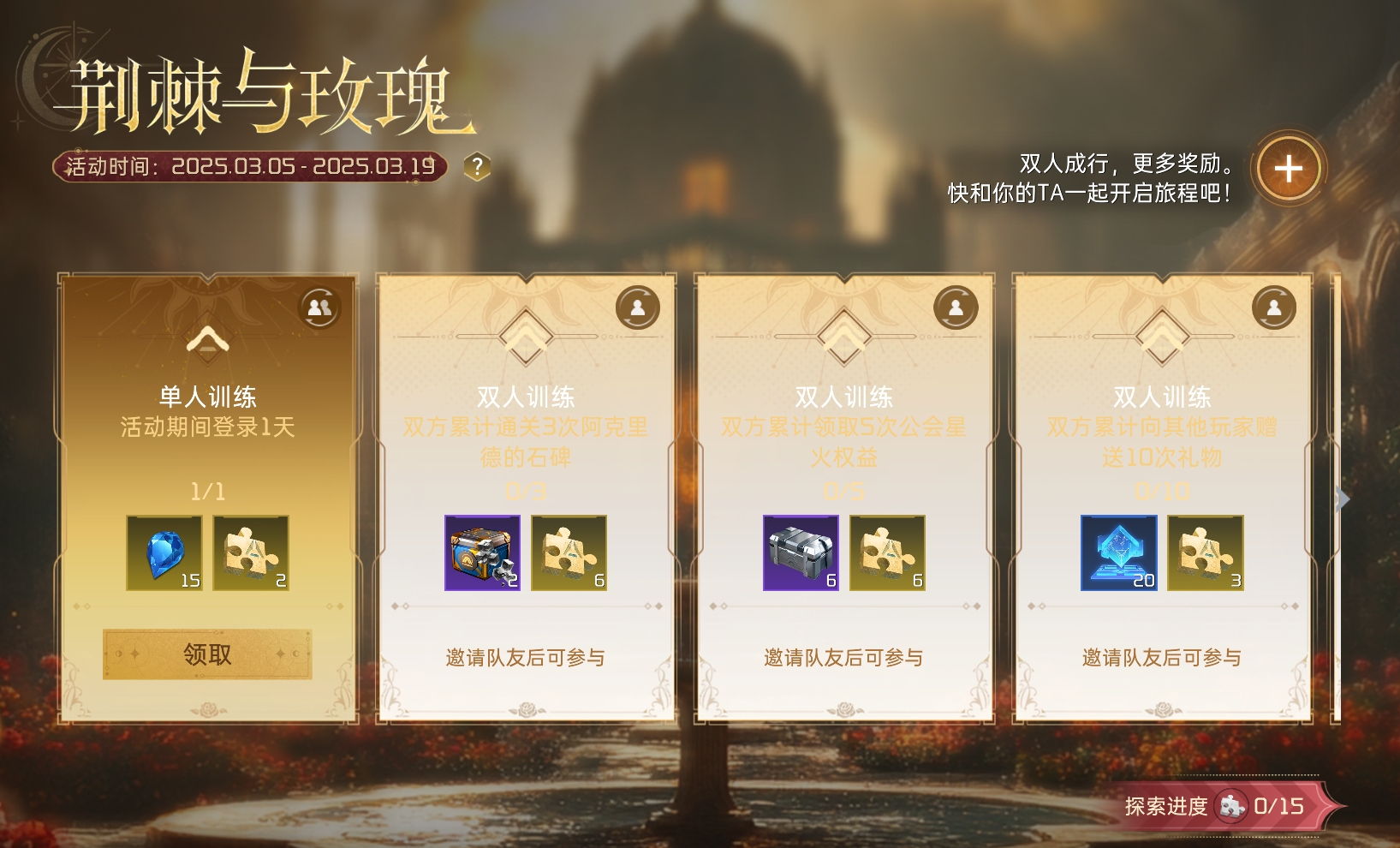Select the blue gem reward icon
The width and height of the screenshot is (1400, 848).
click(164, 552)
